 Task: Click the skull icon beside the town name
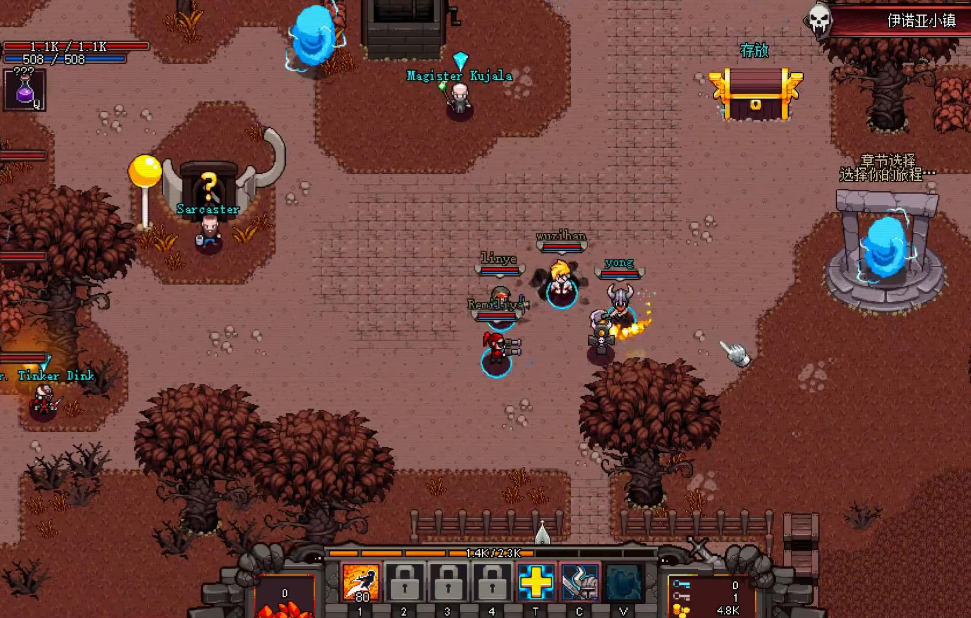820,19
